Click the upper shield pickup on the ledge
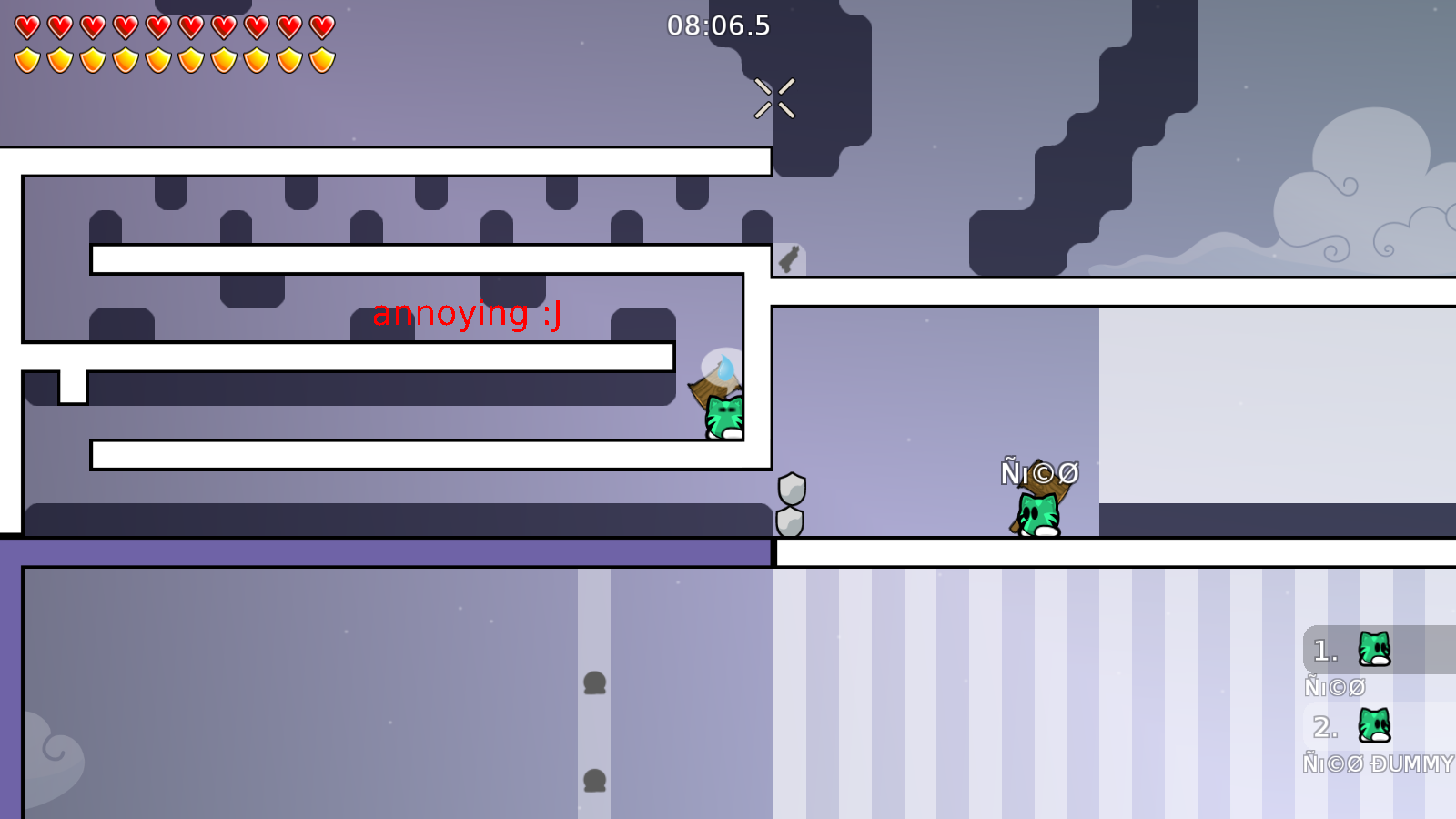1456x819 pixels. 791,490
